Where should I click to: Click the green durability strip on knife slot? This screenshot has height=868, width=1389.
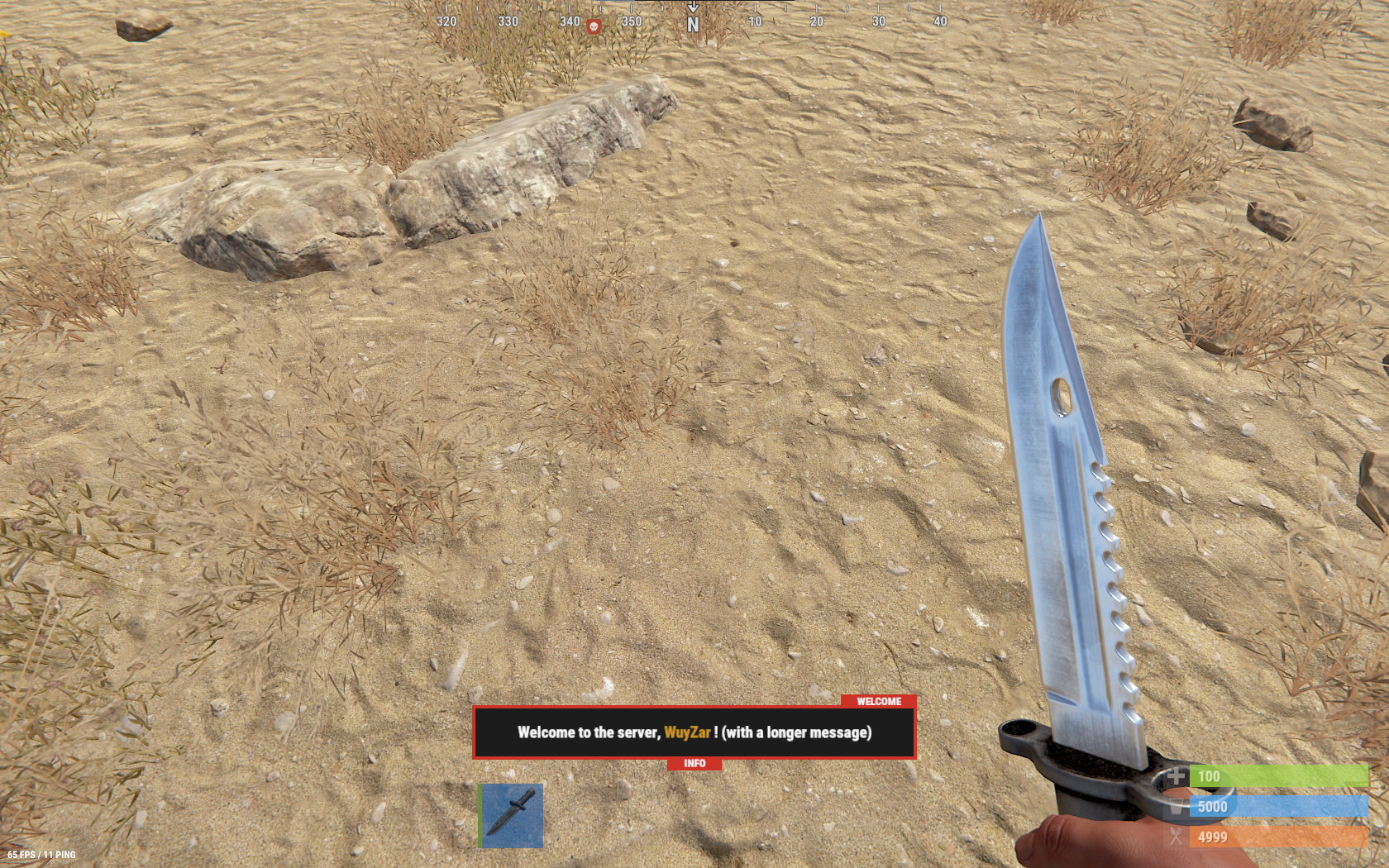click(480, 817)
